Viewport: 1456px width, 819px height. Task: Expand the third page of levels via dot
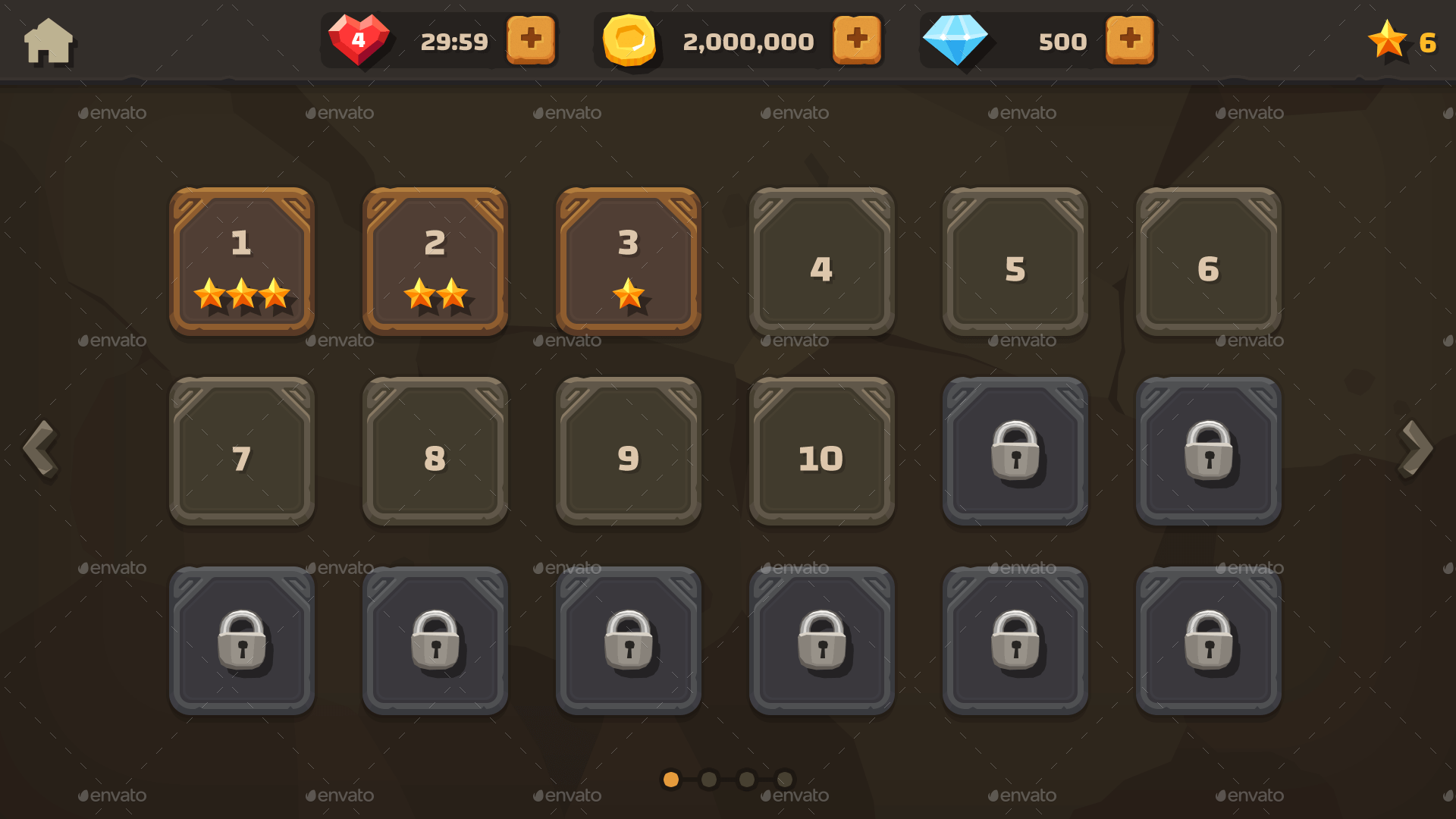coord(746,780)
